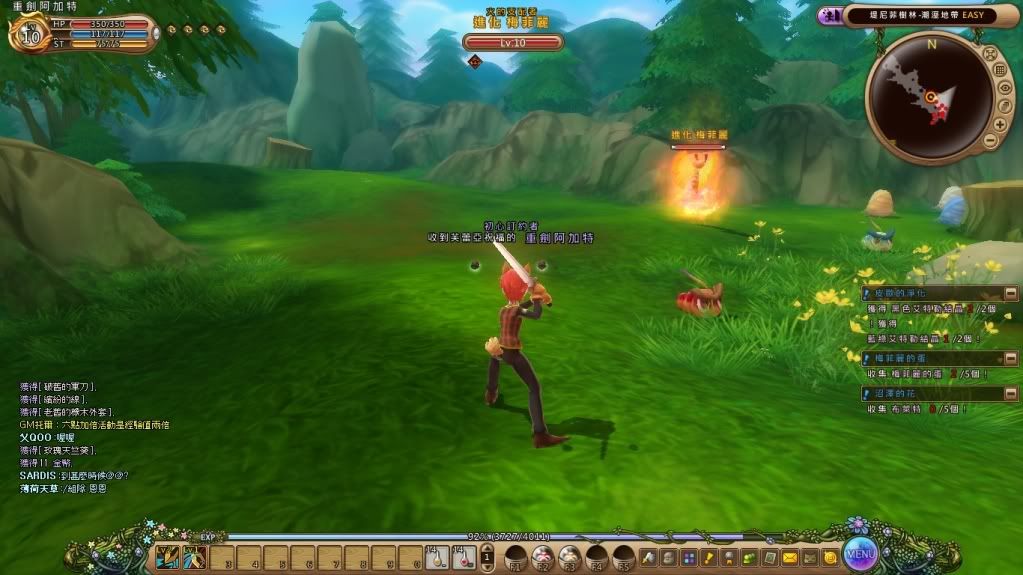Select the 進化 梅菲麗 target level frame
The image size is (1023, 575).
click(x=513, y=42)
